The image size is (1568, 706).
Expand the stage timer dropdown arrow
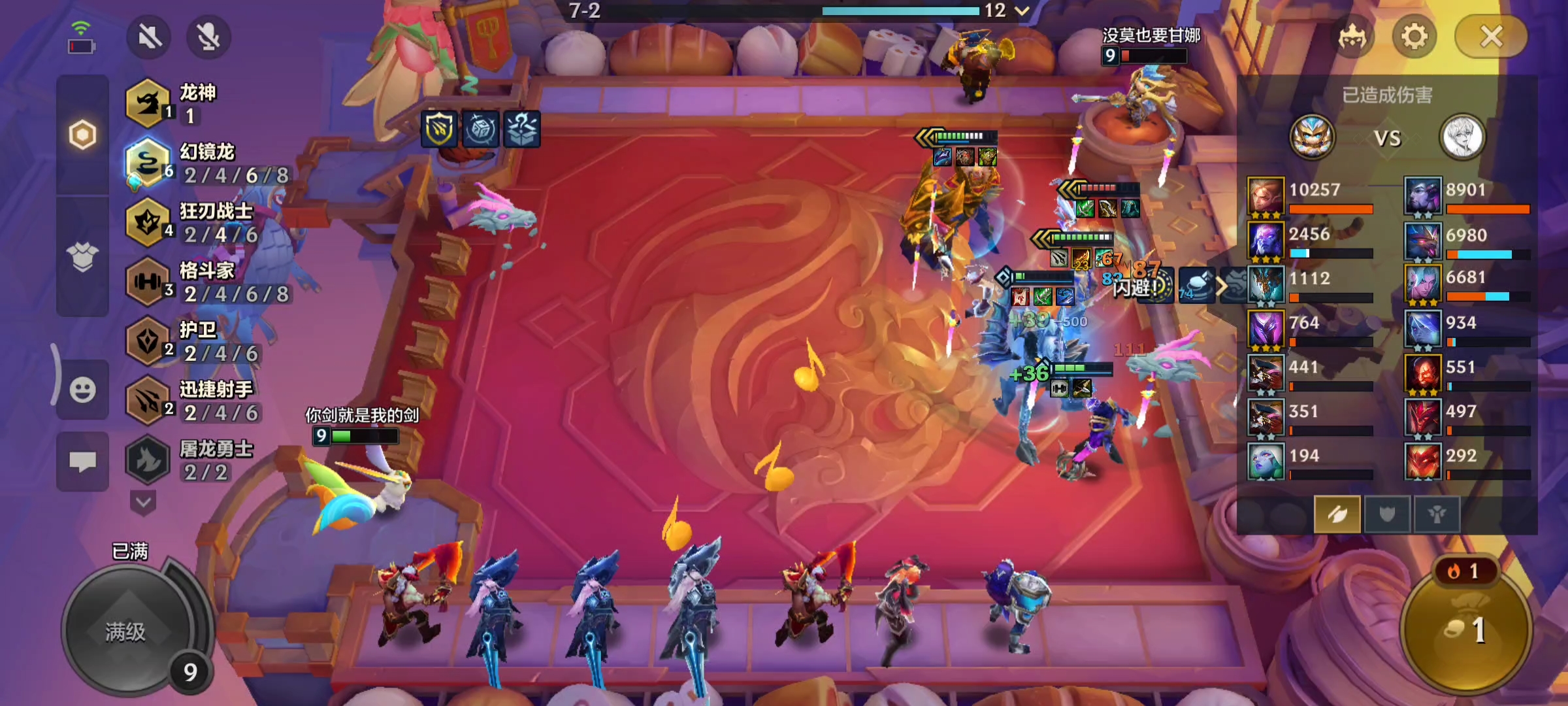tap(1022, 10)
